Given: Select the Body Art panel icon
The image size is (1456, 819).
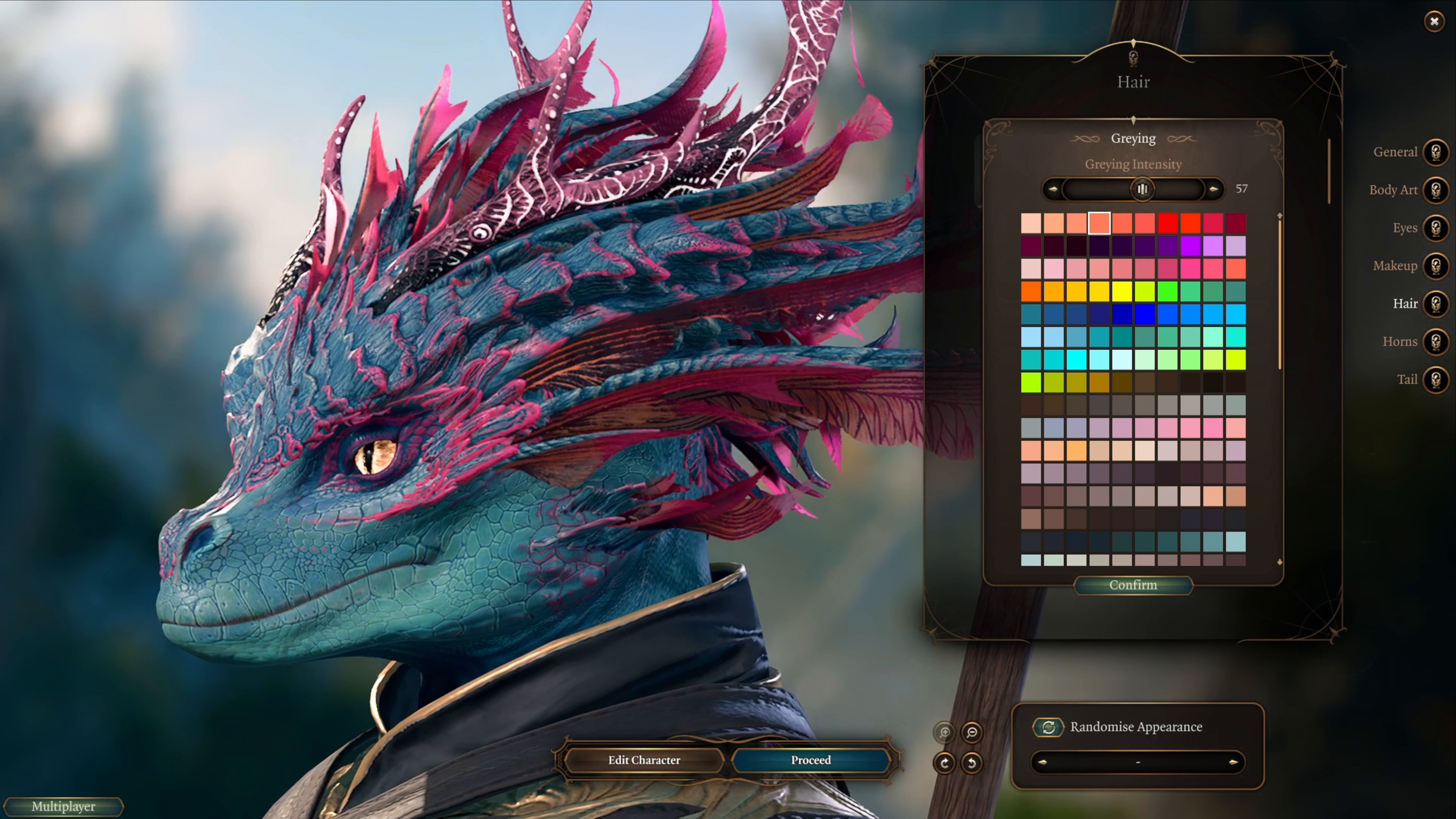Looking at the screenshot, I should (x=1437, y=190).
